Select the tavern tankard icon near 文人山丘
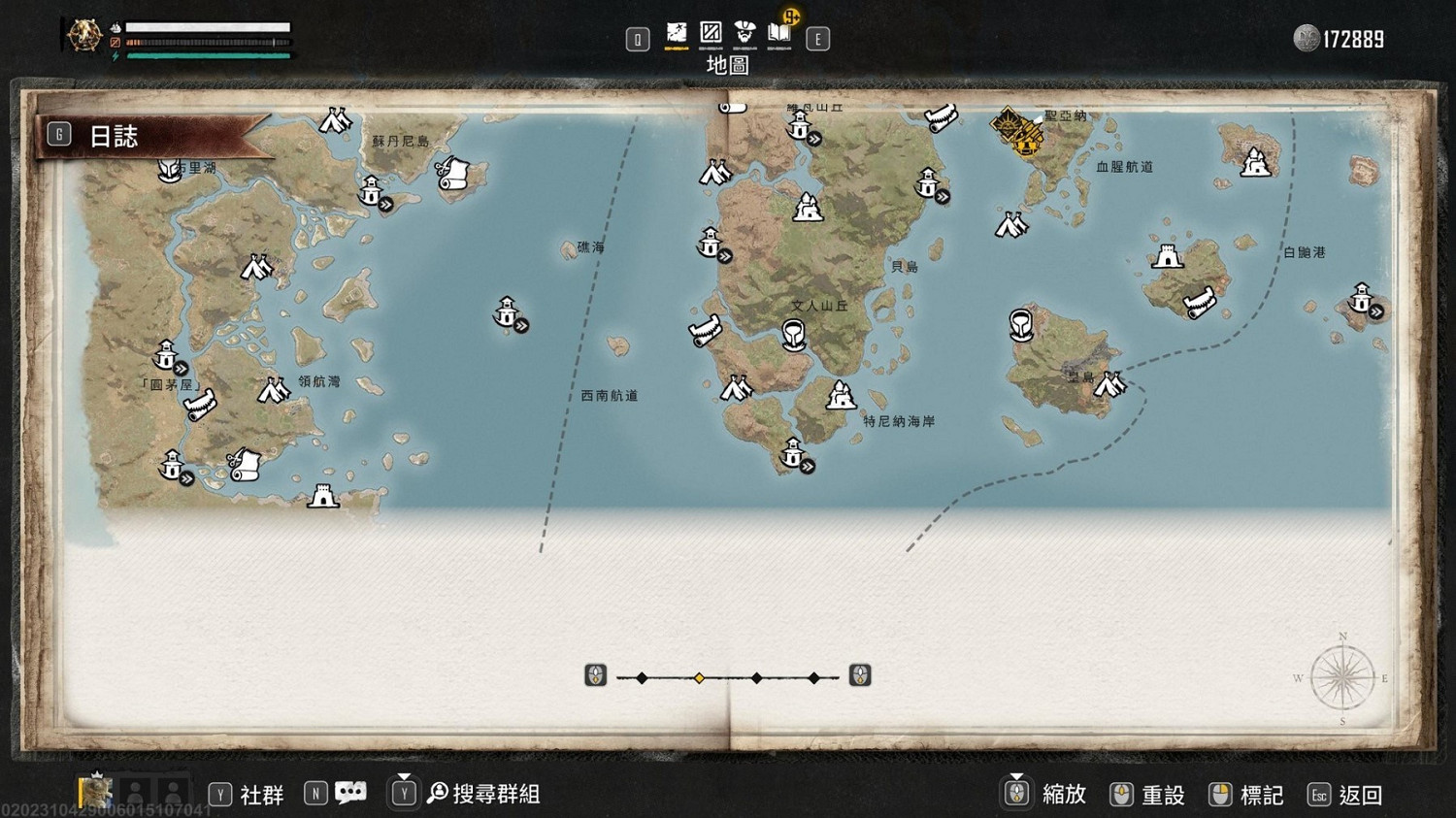 pyautogui.click(x=794, y=336)
